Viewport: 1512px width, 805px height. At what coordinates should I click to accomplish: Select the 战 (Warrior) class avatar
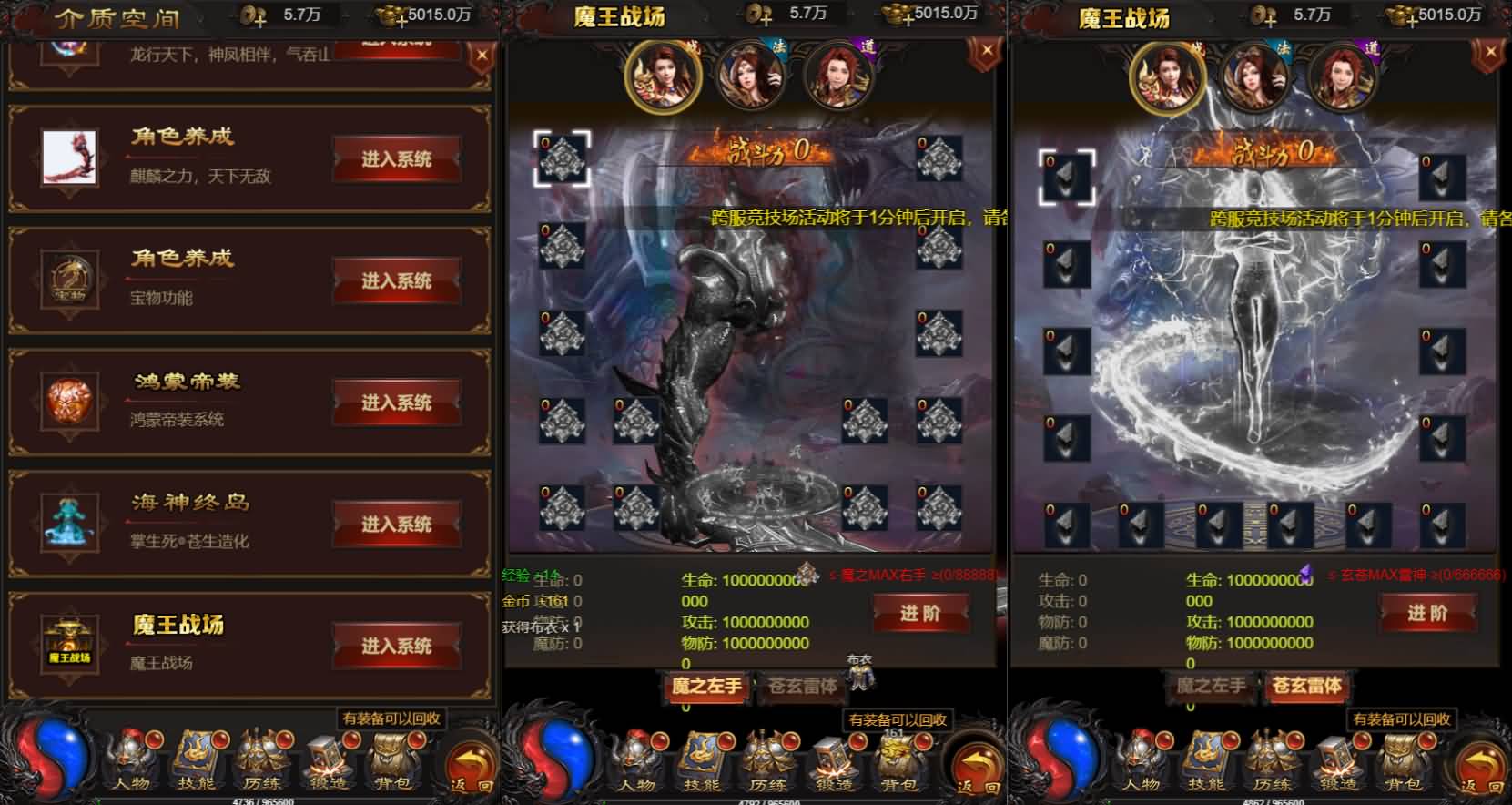(x=664, y=77)
